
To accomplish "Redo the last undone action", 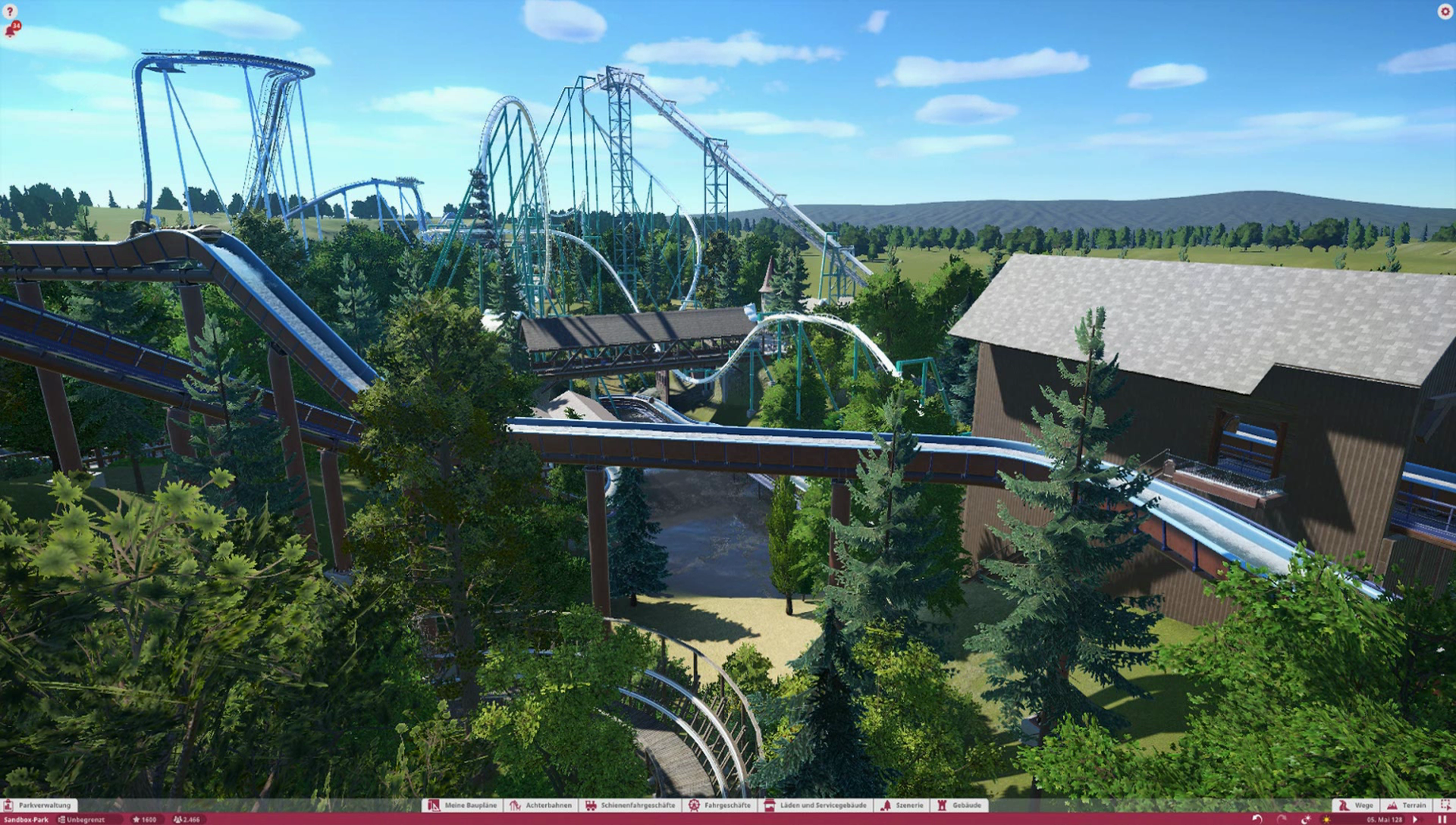I will point(1282,820).
